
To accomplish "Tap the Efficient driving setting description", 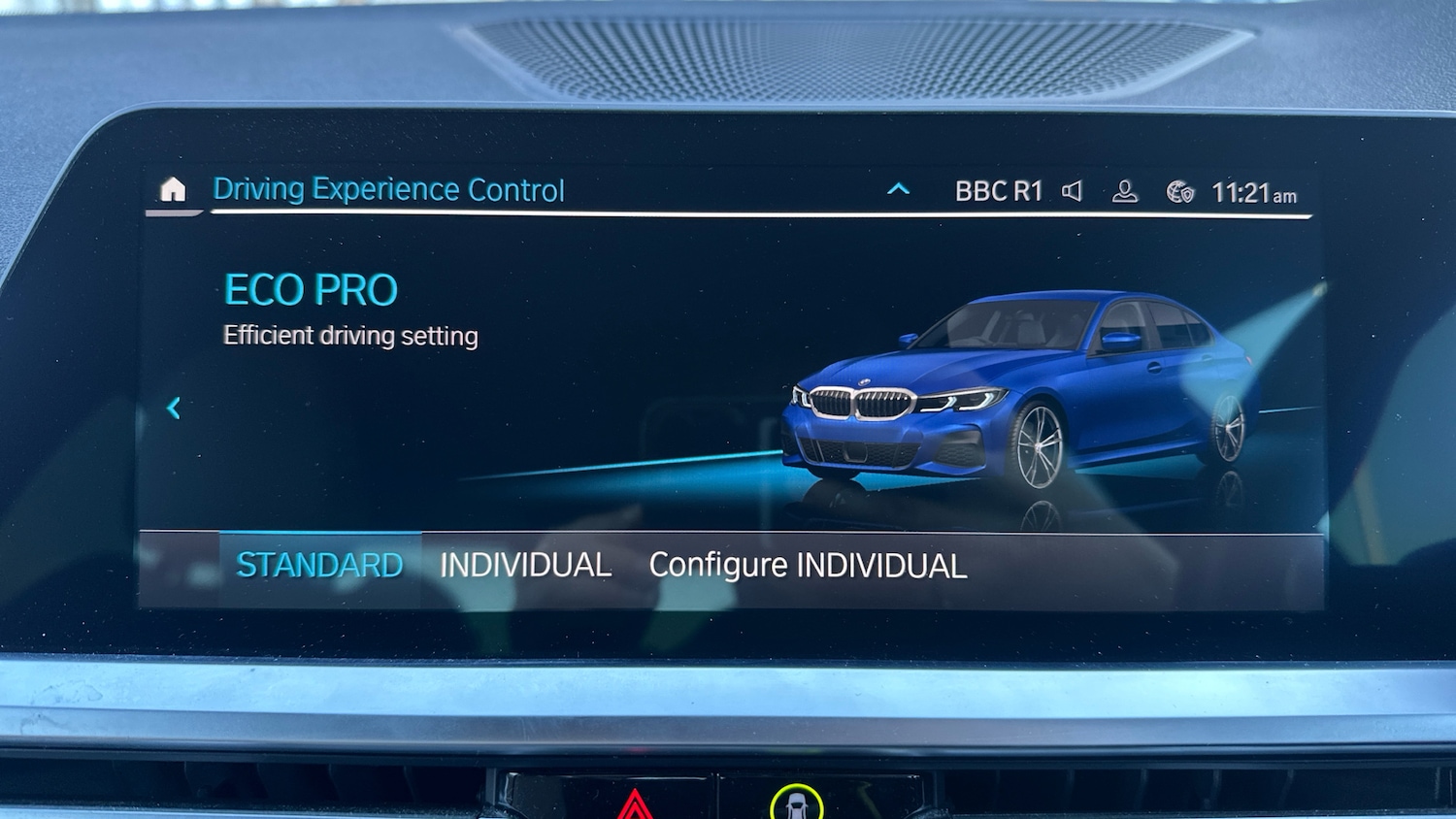I will click(350, 335).
